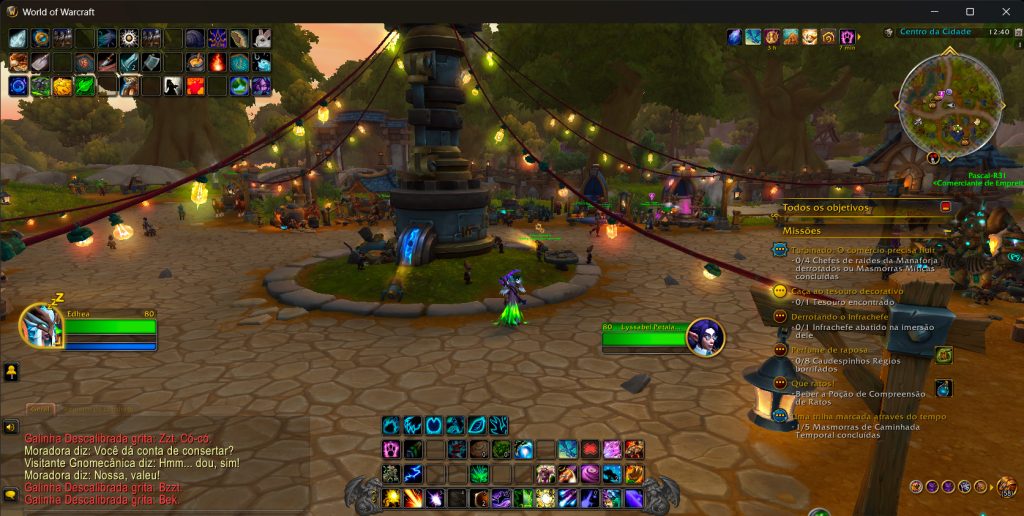Click the Lyssabel target portrait
The height and width of the screenshot is (516, 1024).
click(705, 337)
